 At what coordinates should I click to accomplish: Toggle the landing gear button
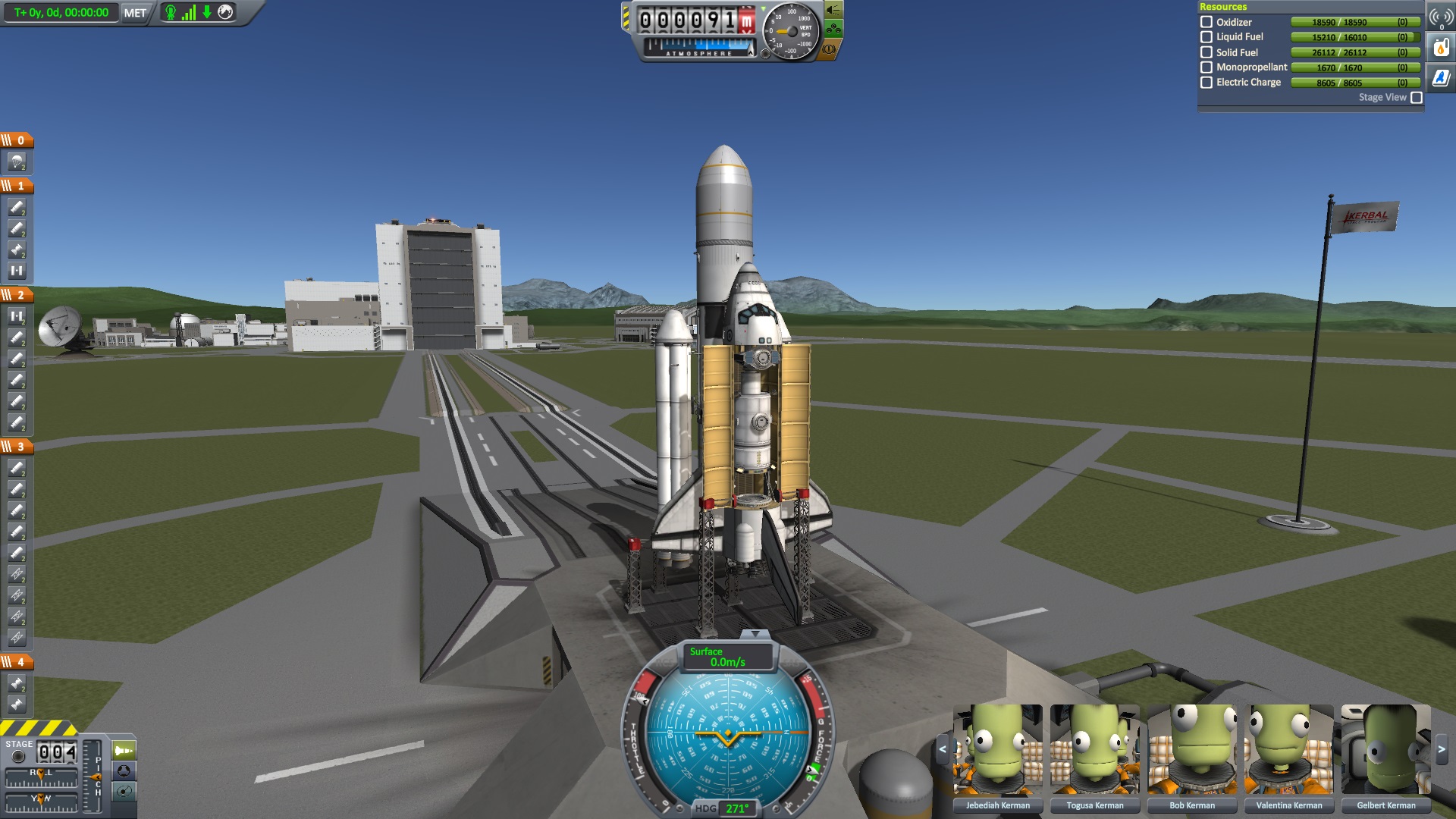tap(833, 30)
